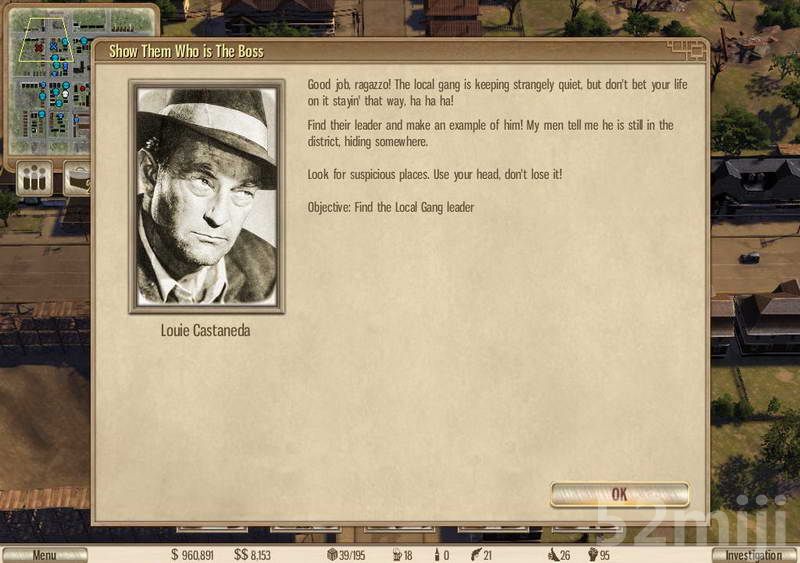Confirm the mission briefing with OK
This screenshot has width=800, height=563.
point(619,494)
